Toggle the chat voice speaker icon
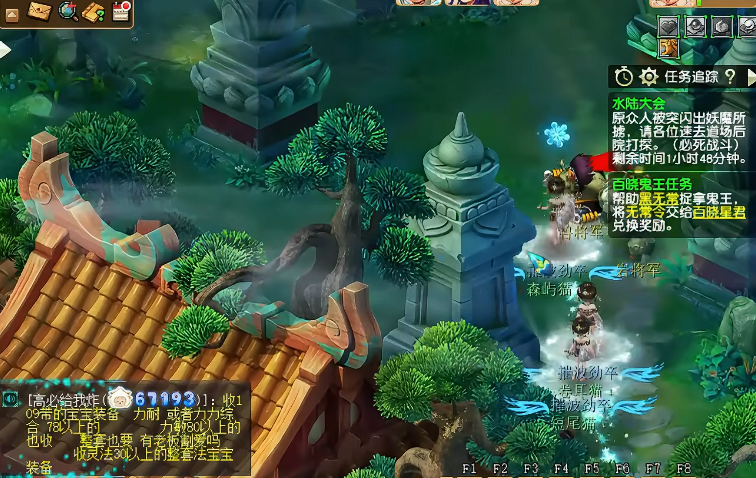 [x=10, y=399]
